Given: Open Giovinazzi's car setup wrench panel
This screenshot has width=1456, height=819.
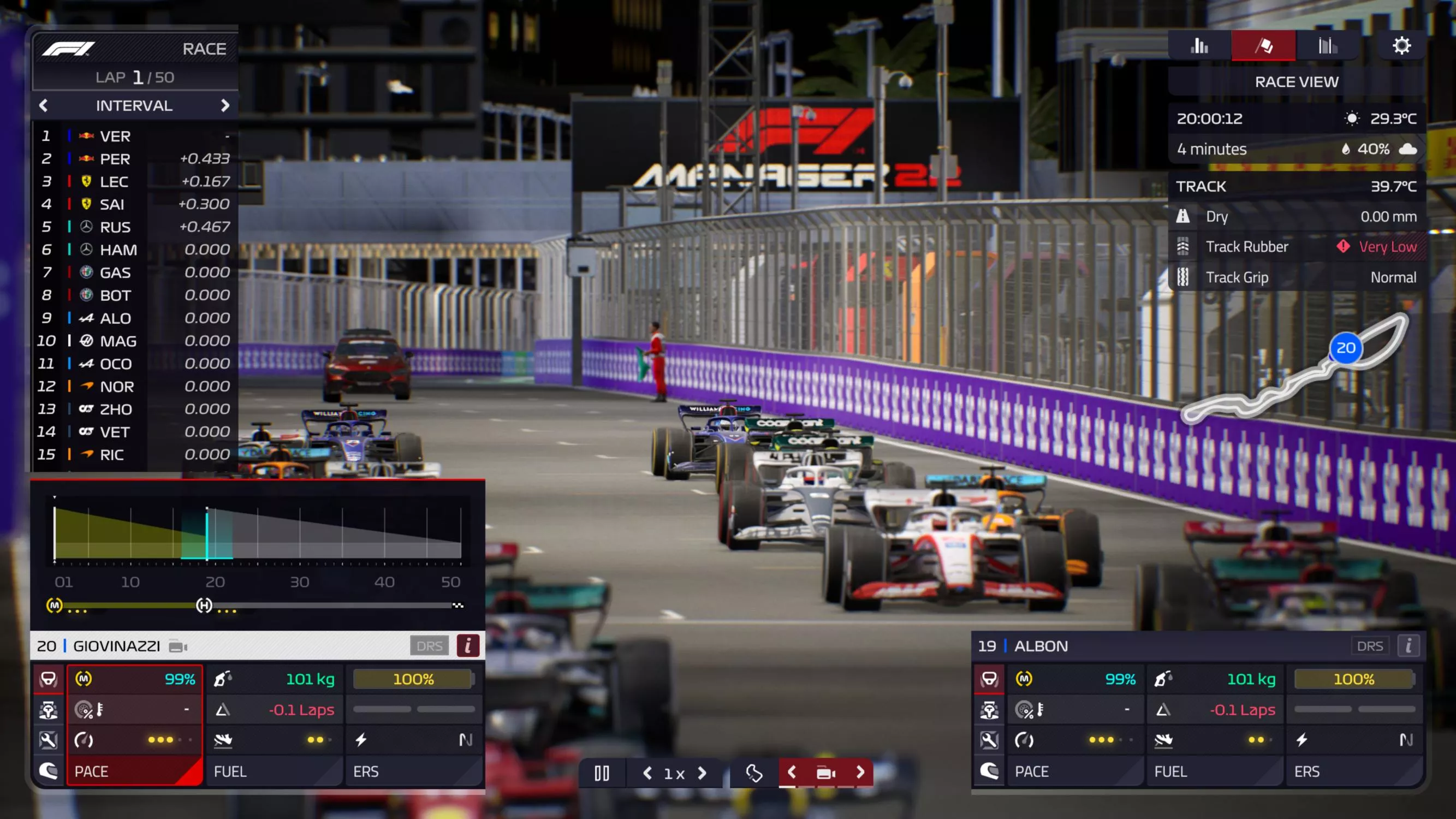Looking at the screenshot, I should pyautogui.click(x=49, y=740).
